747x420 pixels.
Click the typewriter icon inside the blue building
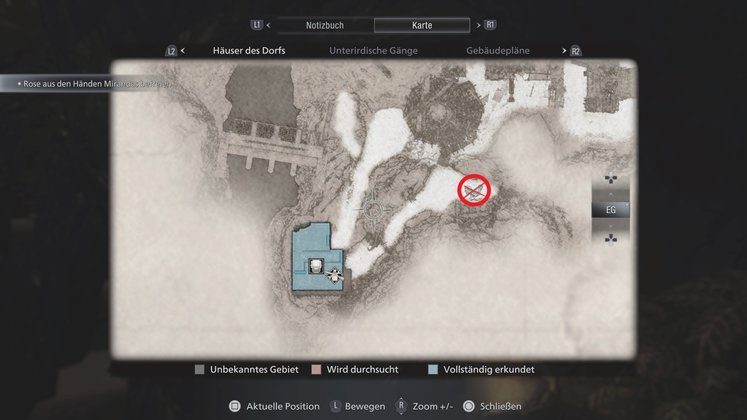pos(316,266)
